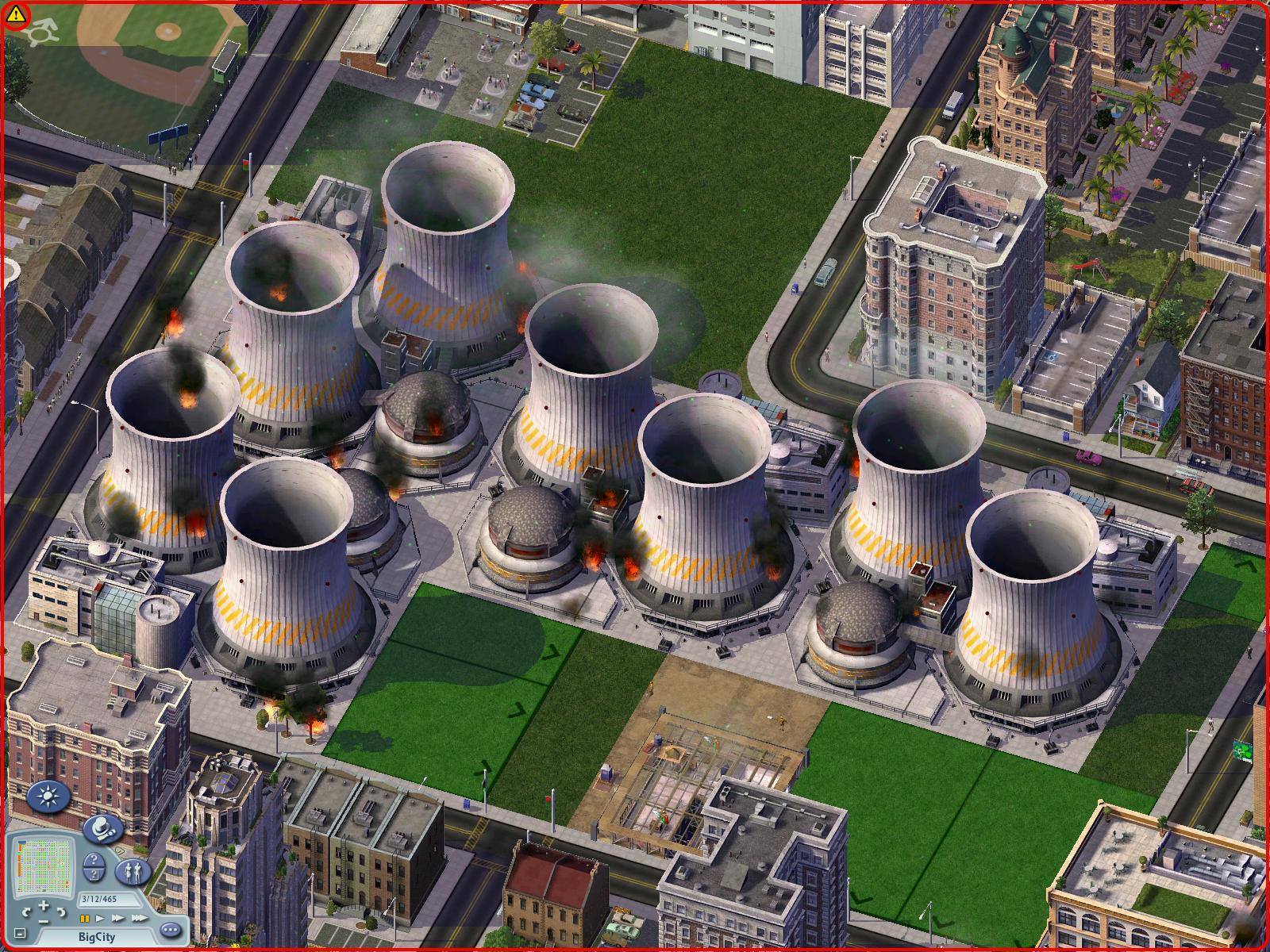Open the three-dots options menu
This screenshot has height=952, width=1270.
pos(169,929)
